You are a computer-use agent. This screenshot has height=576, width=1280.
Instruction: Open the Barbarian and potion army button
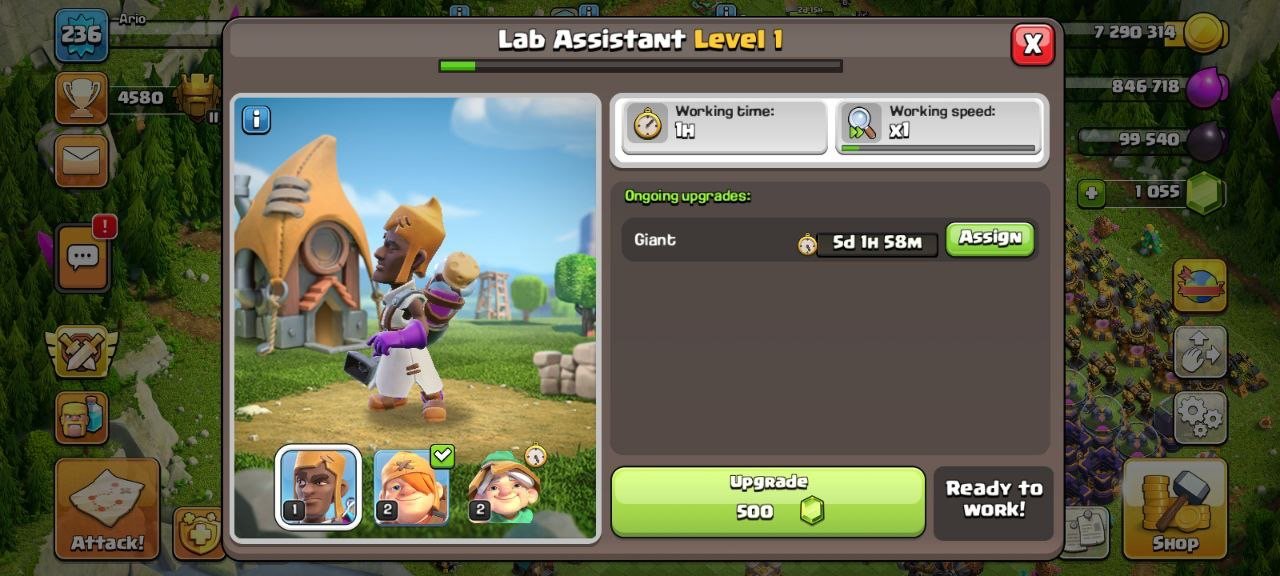tap(81, 417)
